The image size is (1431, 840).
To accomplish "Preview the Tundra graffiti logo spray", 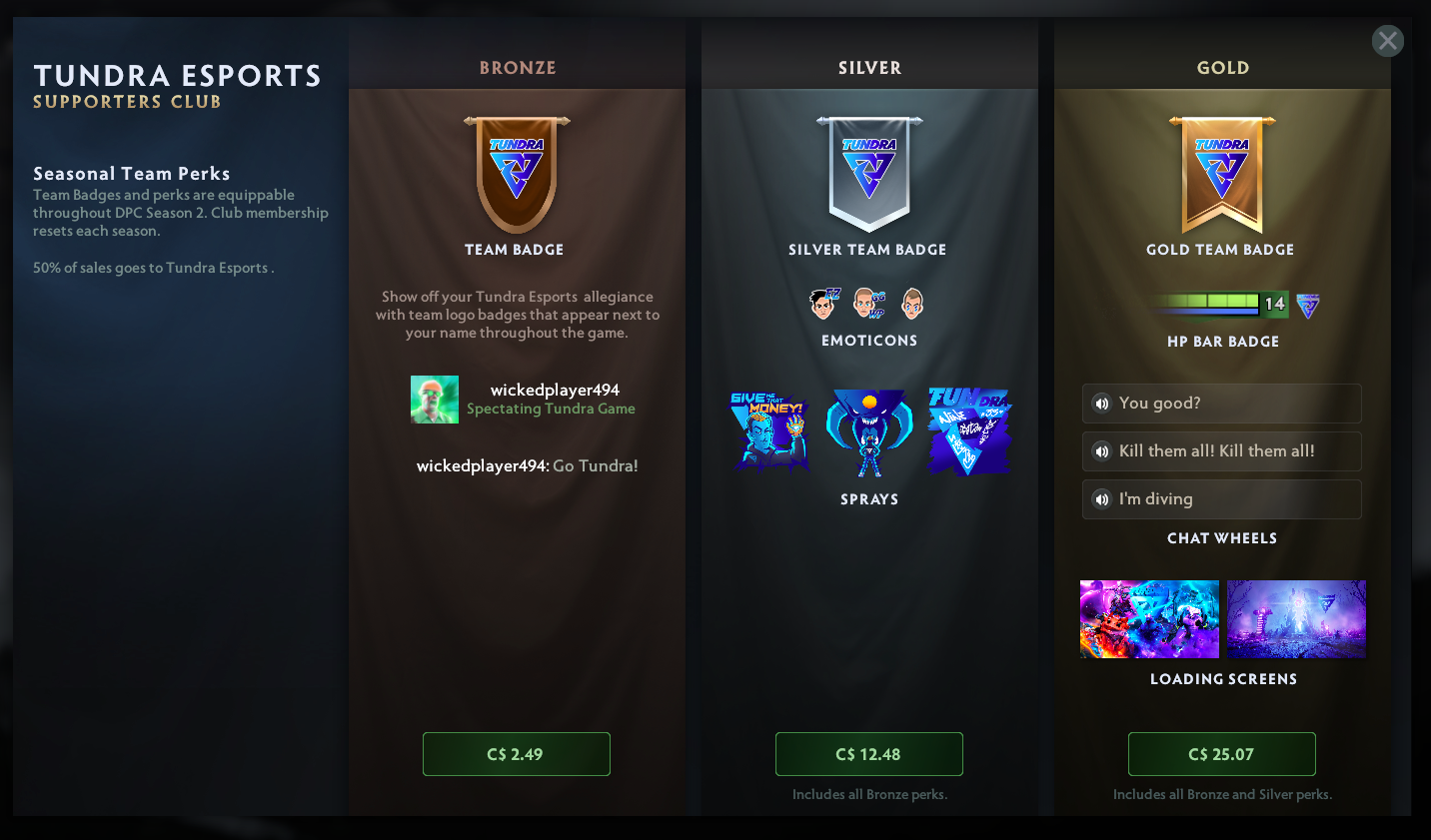I will coord(969,431).
